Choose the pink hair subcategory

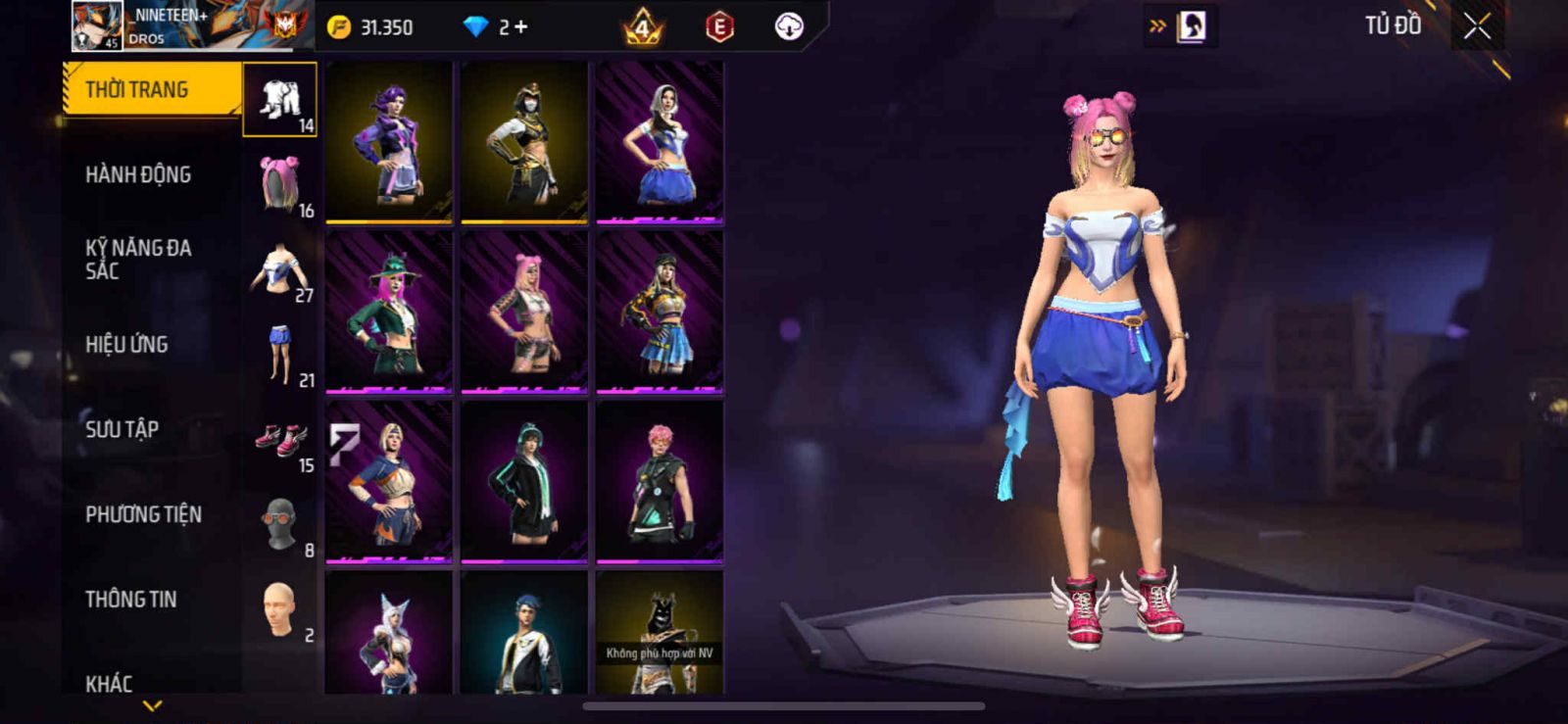[x=280, y=184]
